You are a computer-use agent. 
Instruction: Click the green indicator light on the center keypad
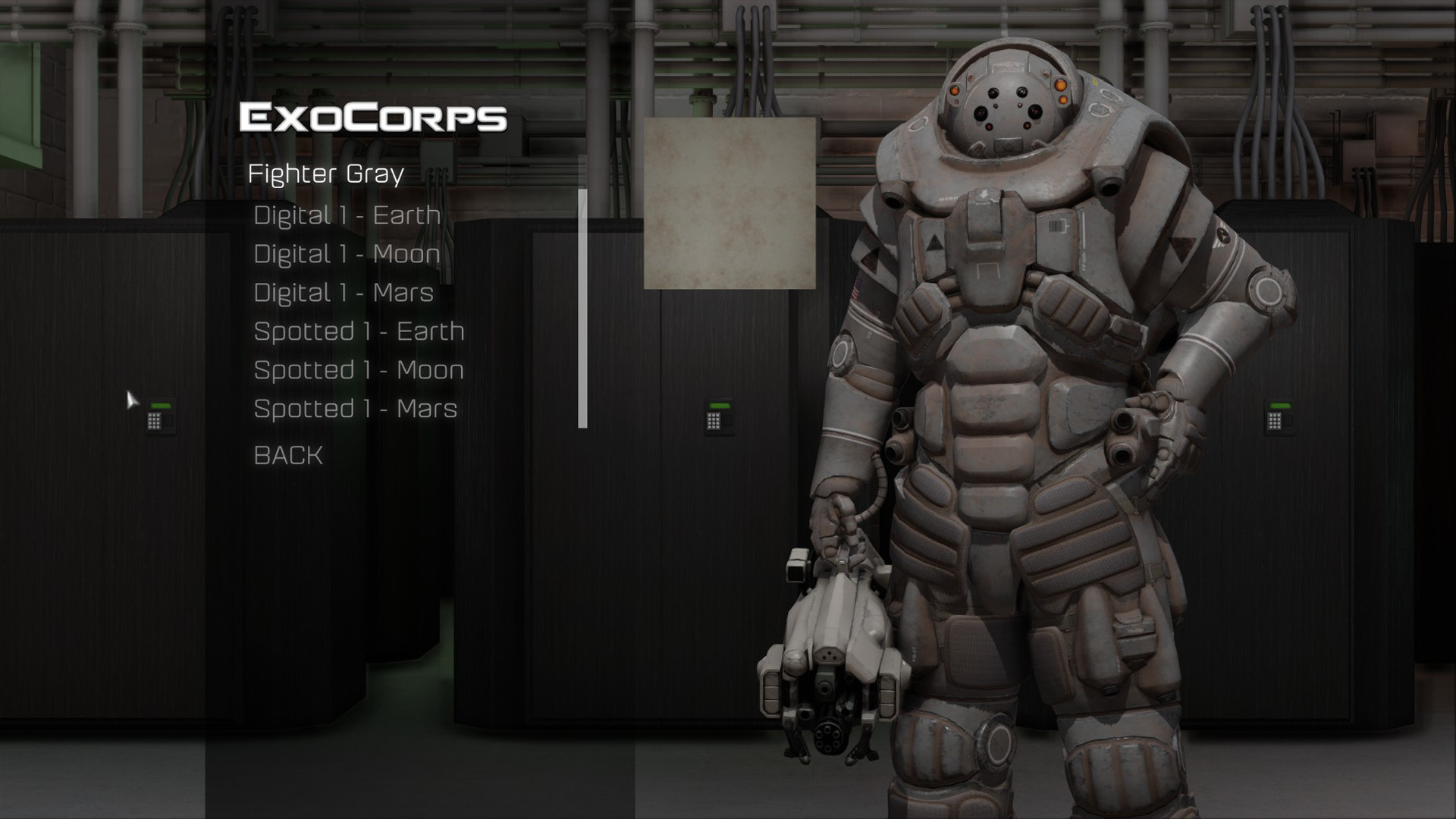[x=720, y=406]
